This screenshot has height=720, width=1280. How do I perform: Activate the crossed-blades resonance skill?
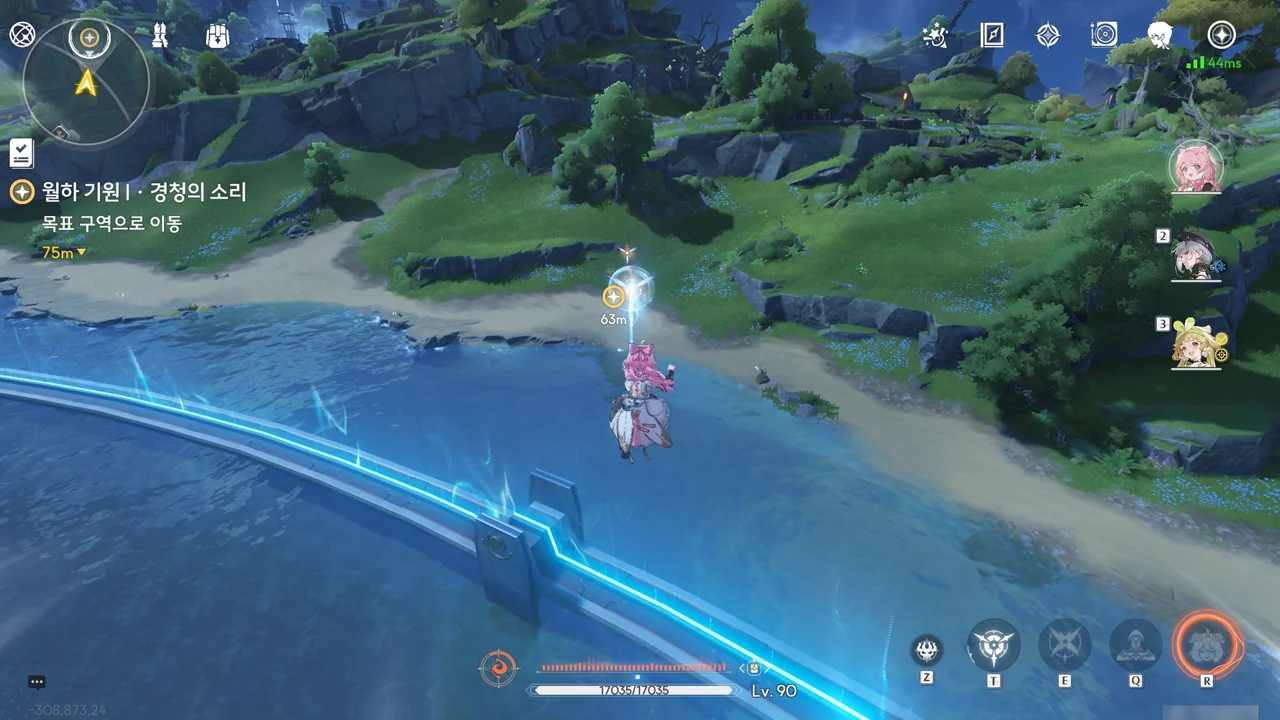1064,645
